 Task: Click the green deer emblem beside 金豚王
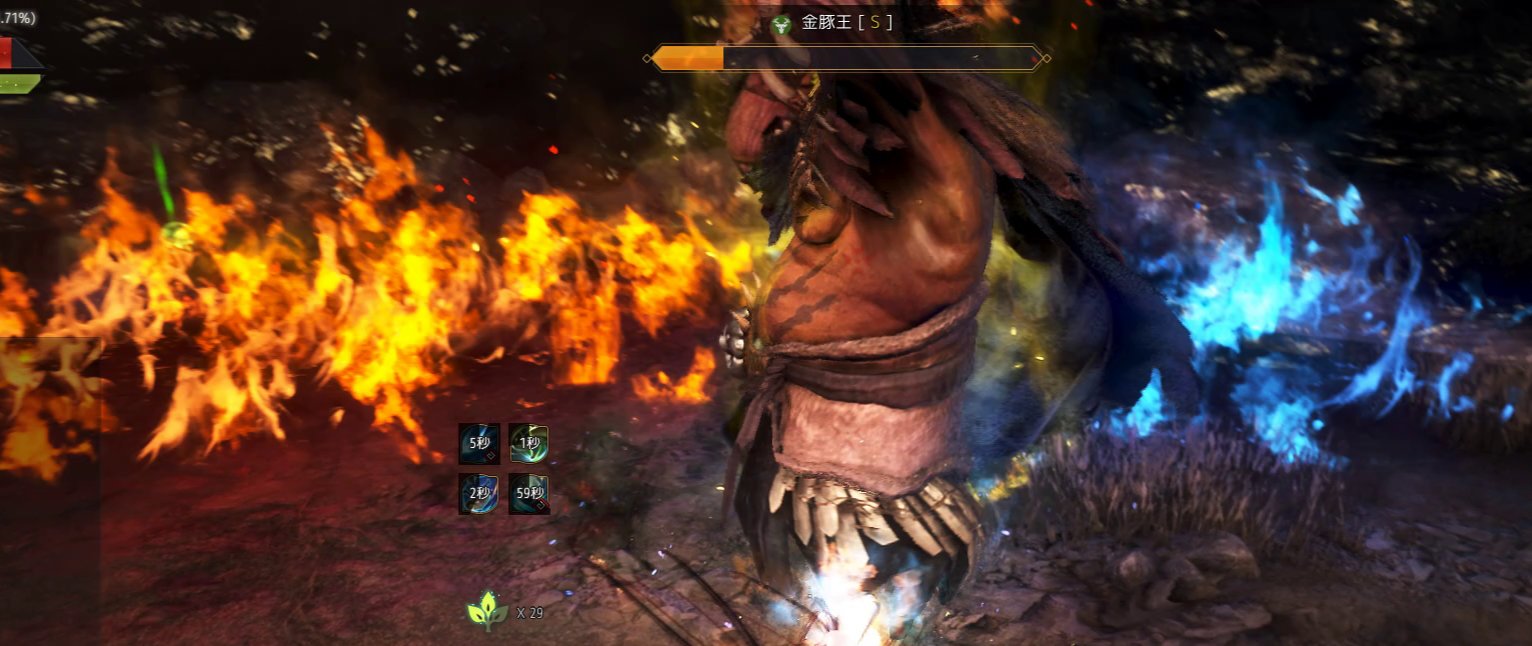782,23
